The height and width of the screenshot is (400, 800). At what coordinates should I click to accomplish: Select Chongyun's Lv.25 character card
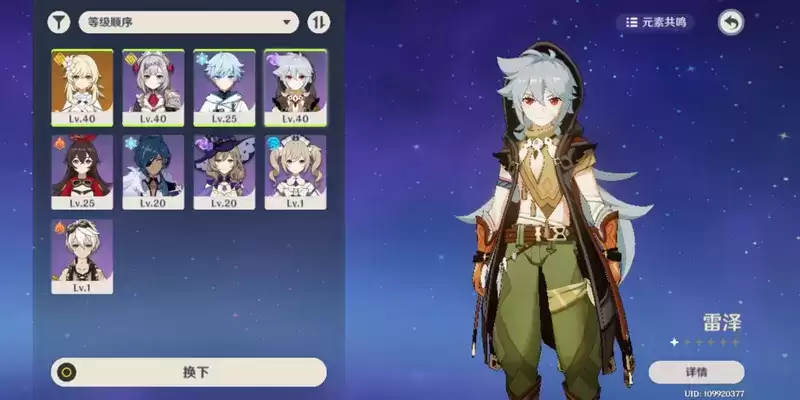pos(224,87)
